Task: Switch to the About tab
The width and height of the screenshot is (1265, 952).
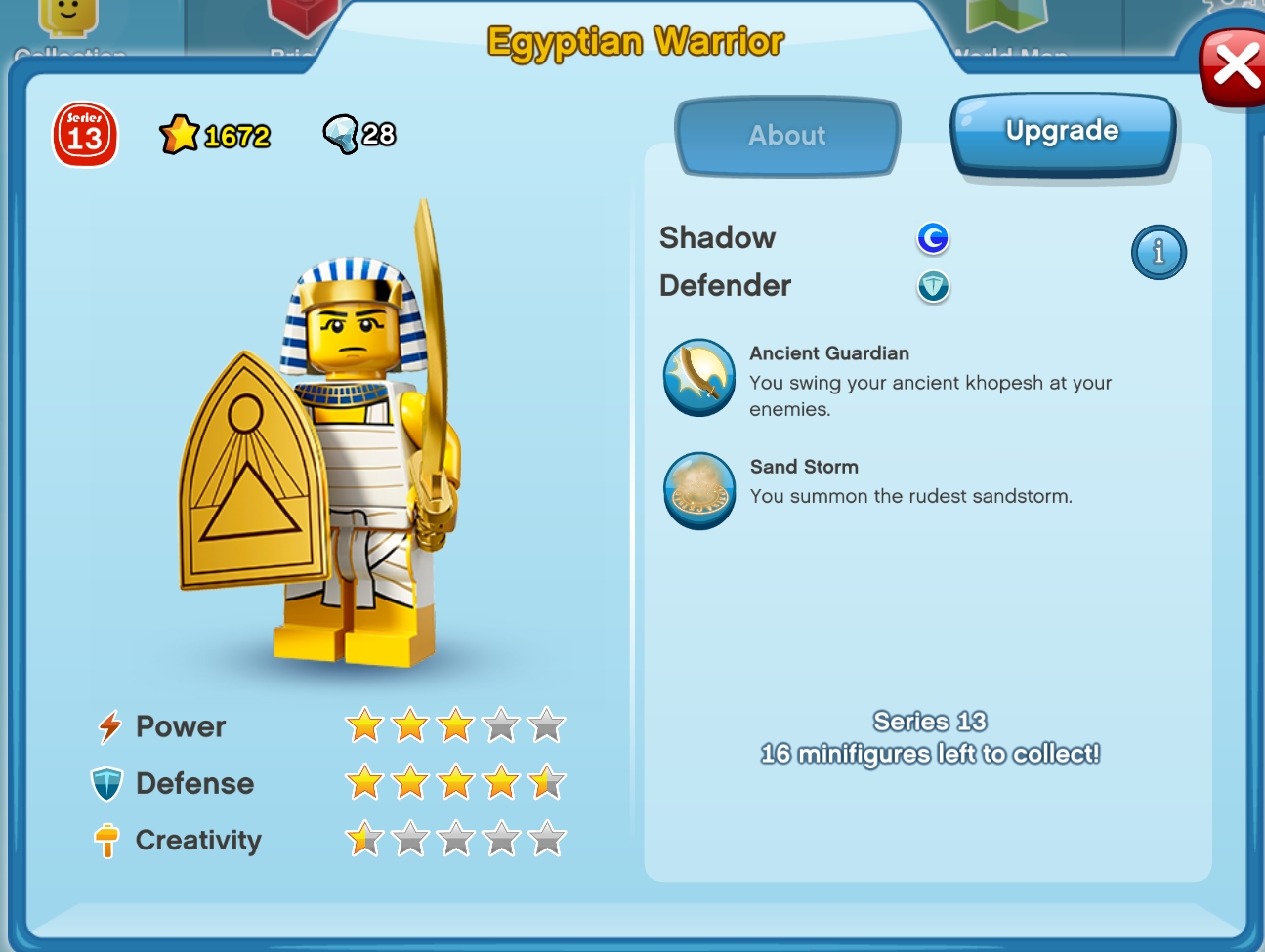Action: pyautogui.click(x=787, y=136)
